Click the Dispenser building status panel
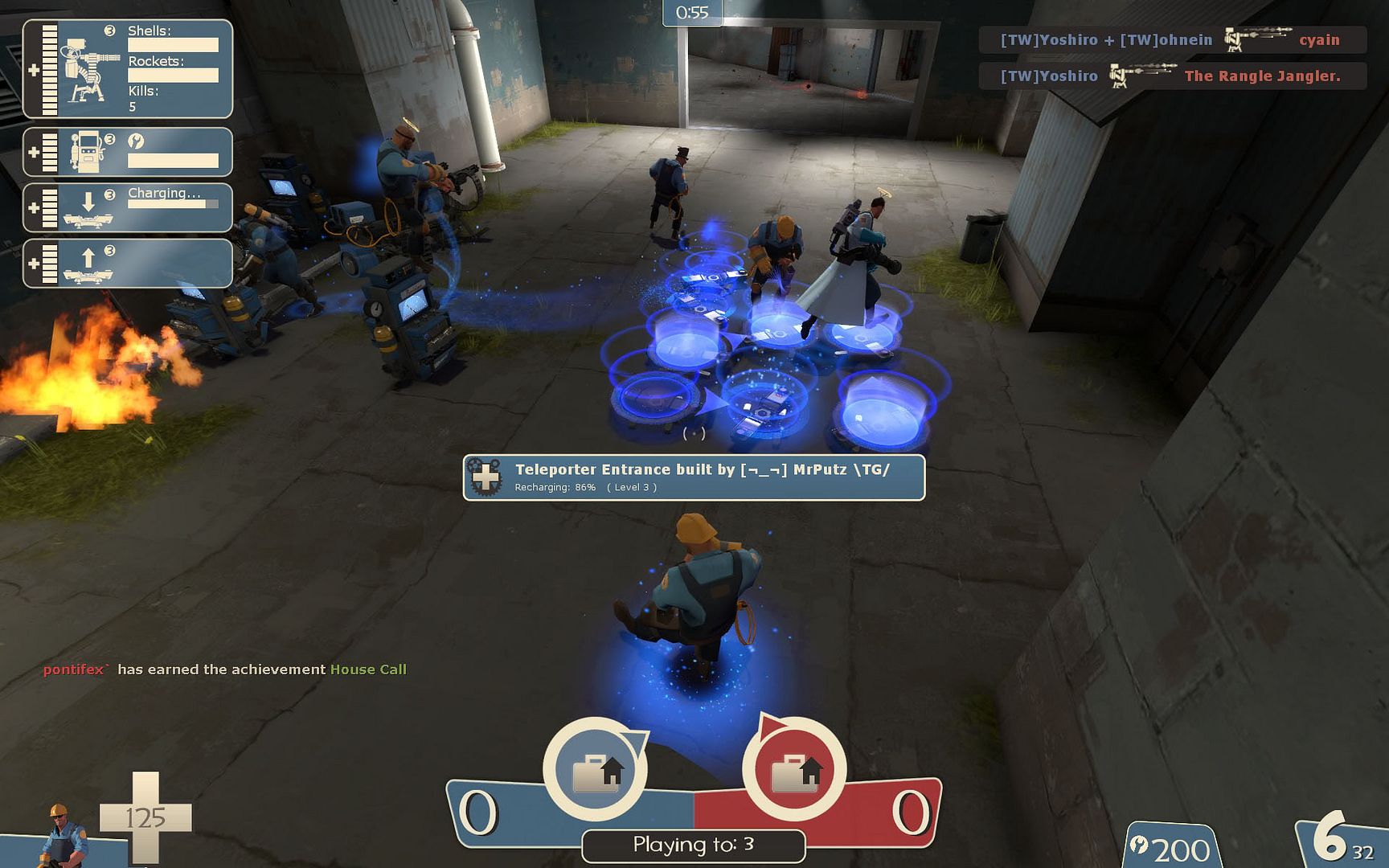This screenshot has width=1389, height=868. (x=128, y=152)
